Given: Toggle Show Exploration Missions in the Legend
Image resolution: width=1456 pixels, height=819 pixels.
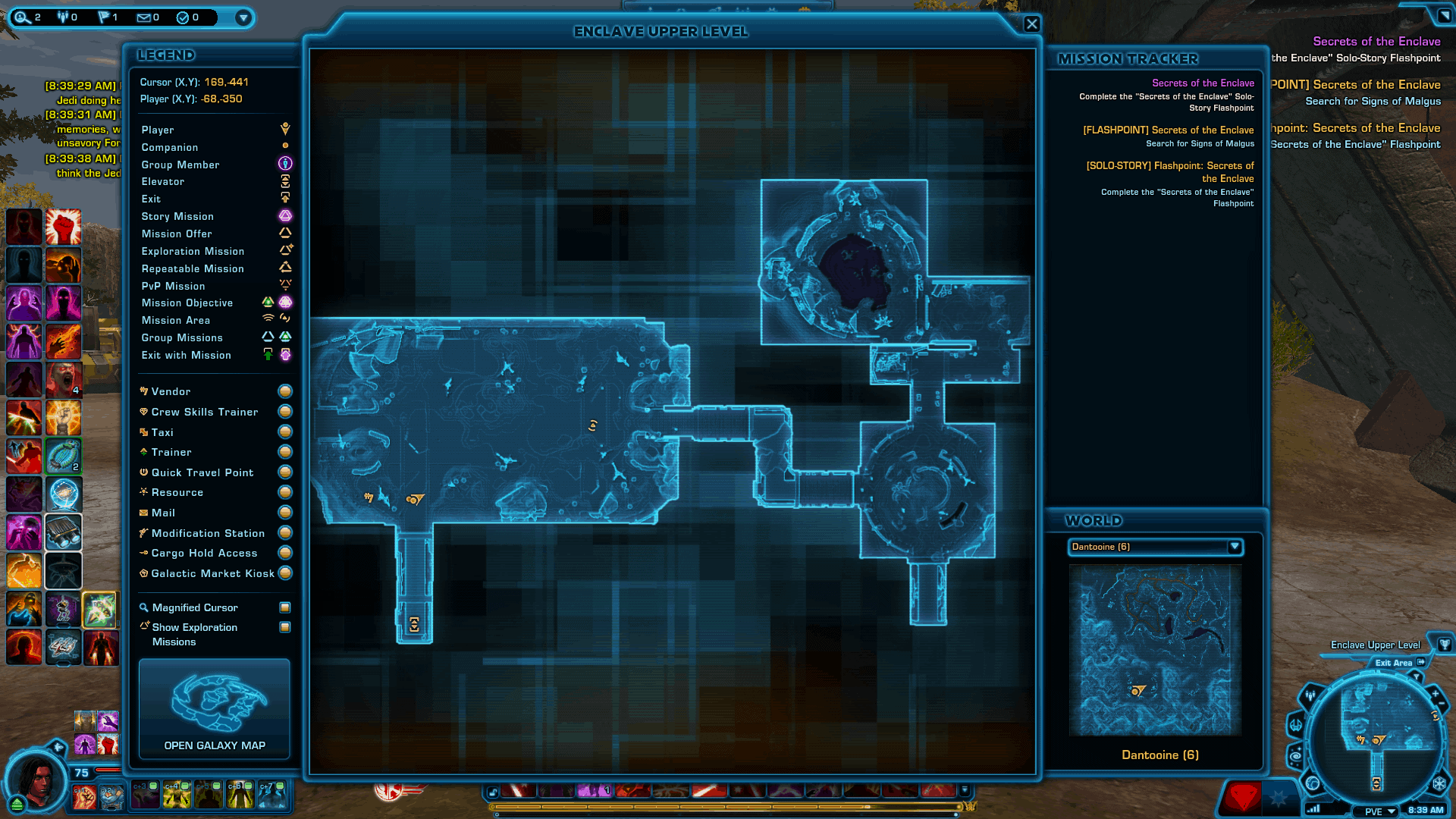Looking at the screenshot, I should [x=285, y=627].
